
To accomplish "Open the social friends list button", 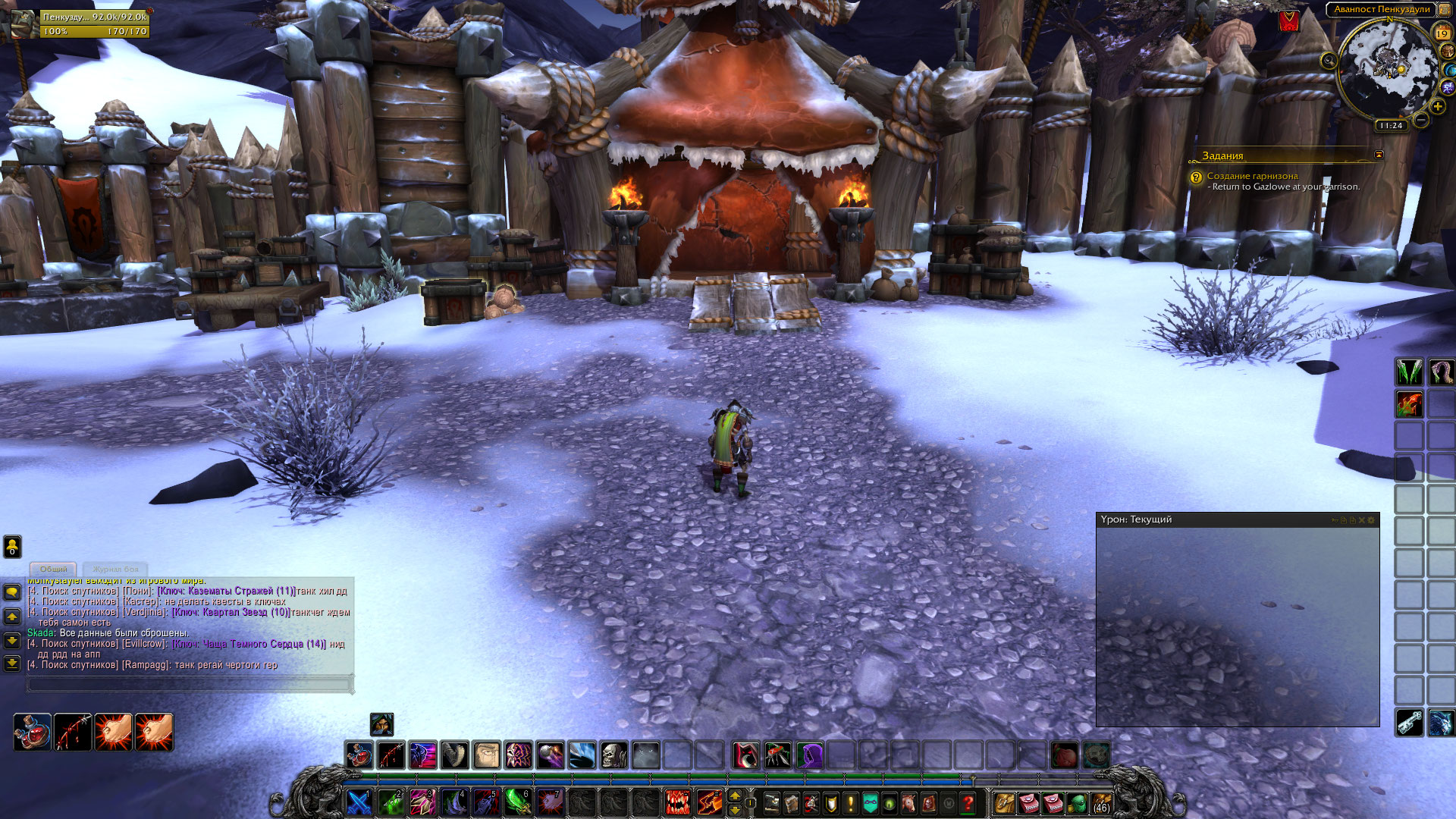I will click(12, 546).
